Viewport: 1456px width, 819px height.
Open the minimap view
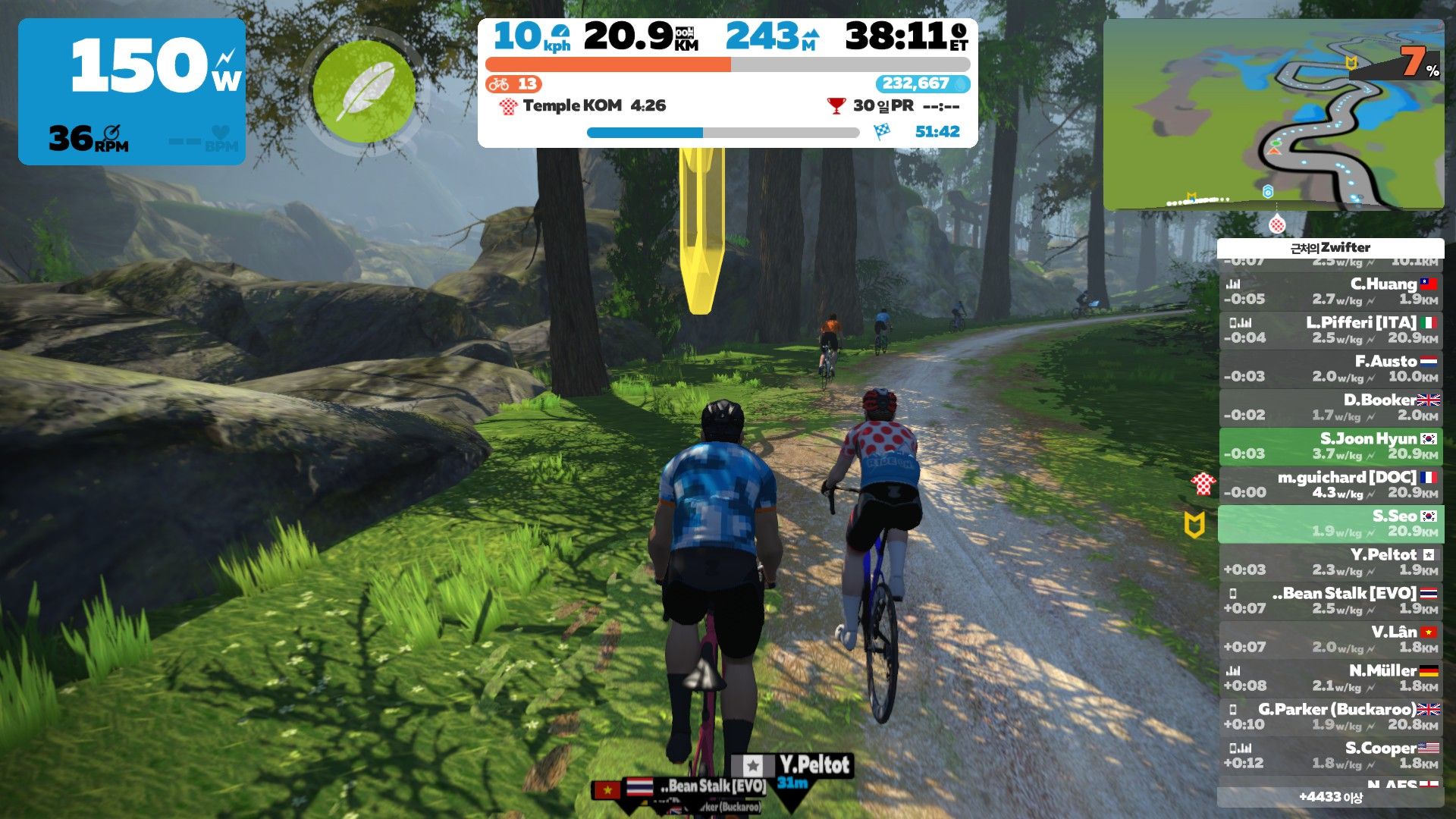(1273, 115)
